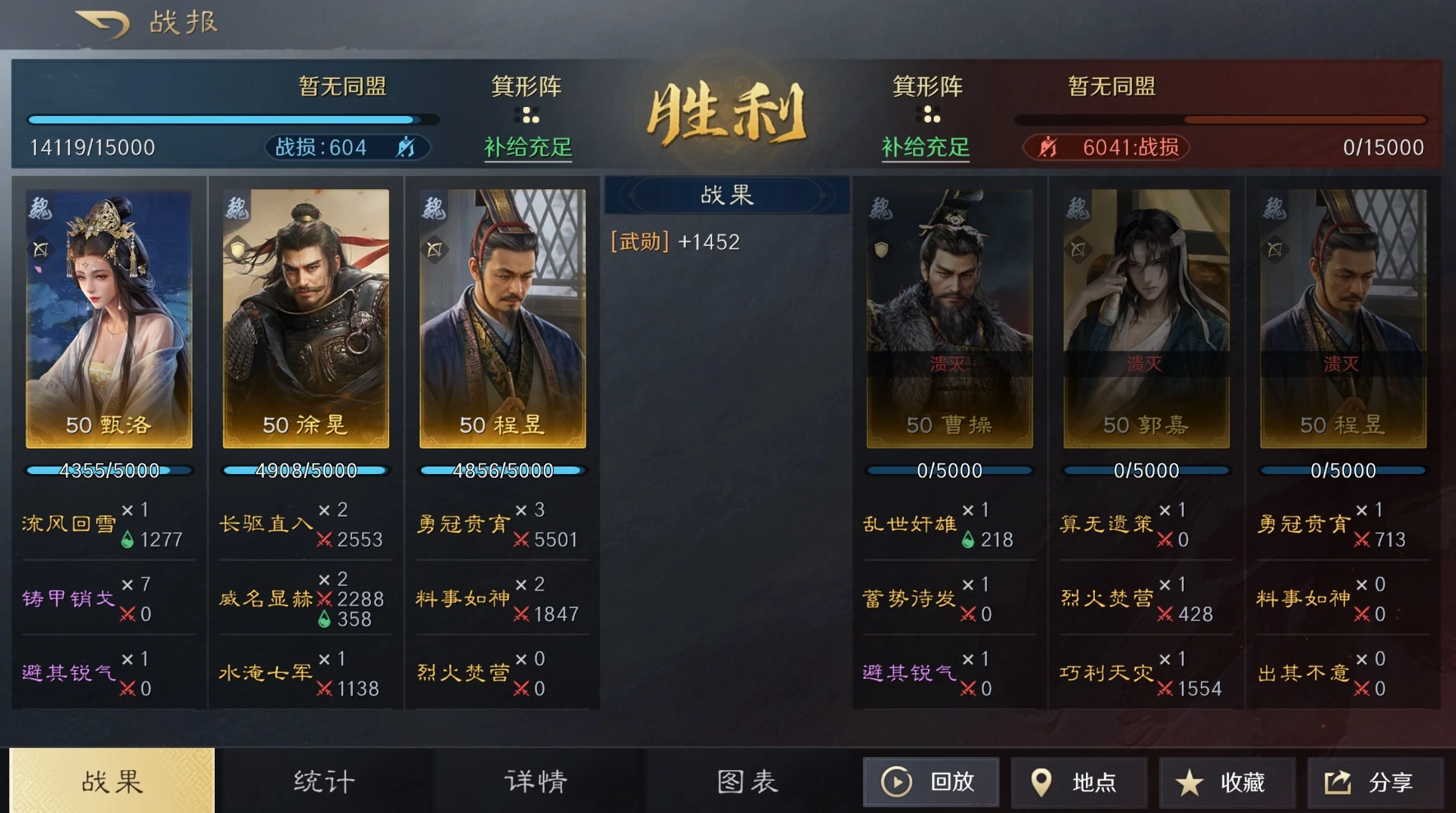Screen dimensions: 1456x813
Task: Click the location pin icon on 地点
Action: [x=1043, y=782]
